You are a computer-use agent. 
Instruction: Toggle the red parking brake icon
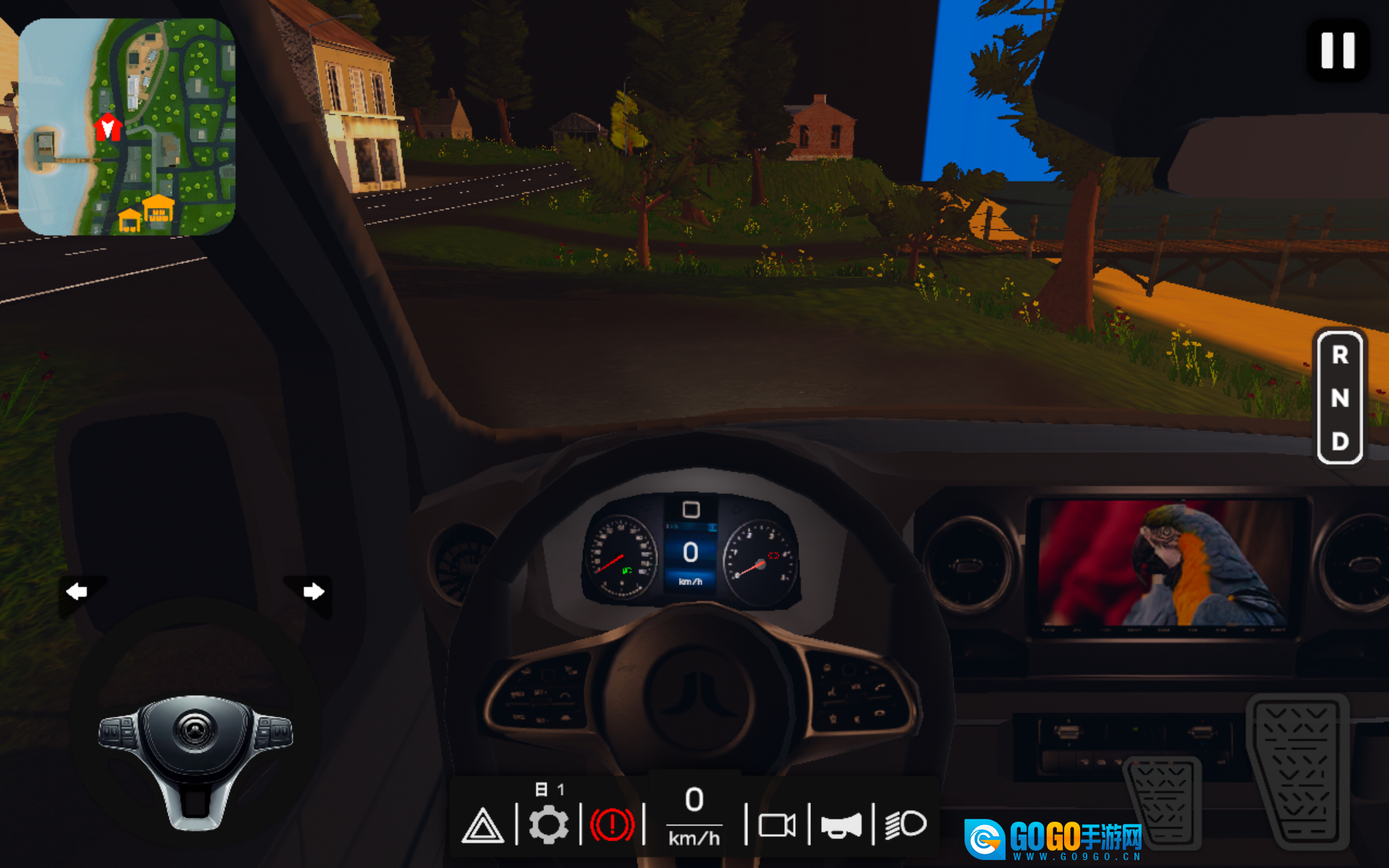click(612, 825)
